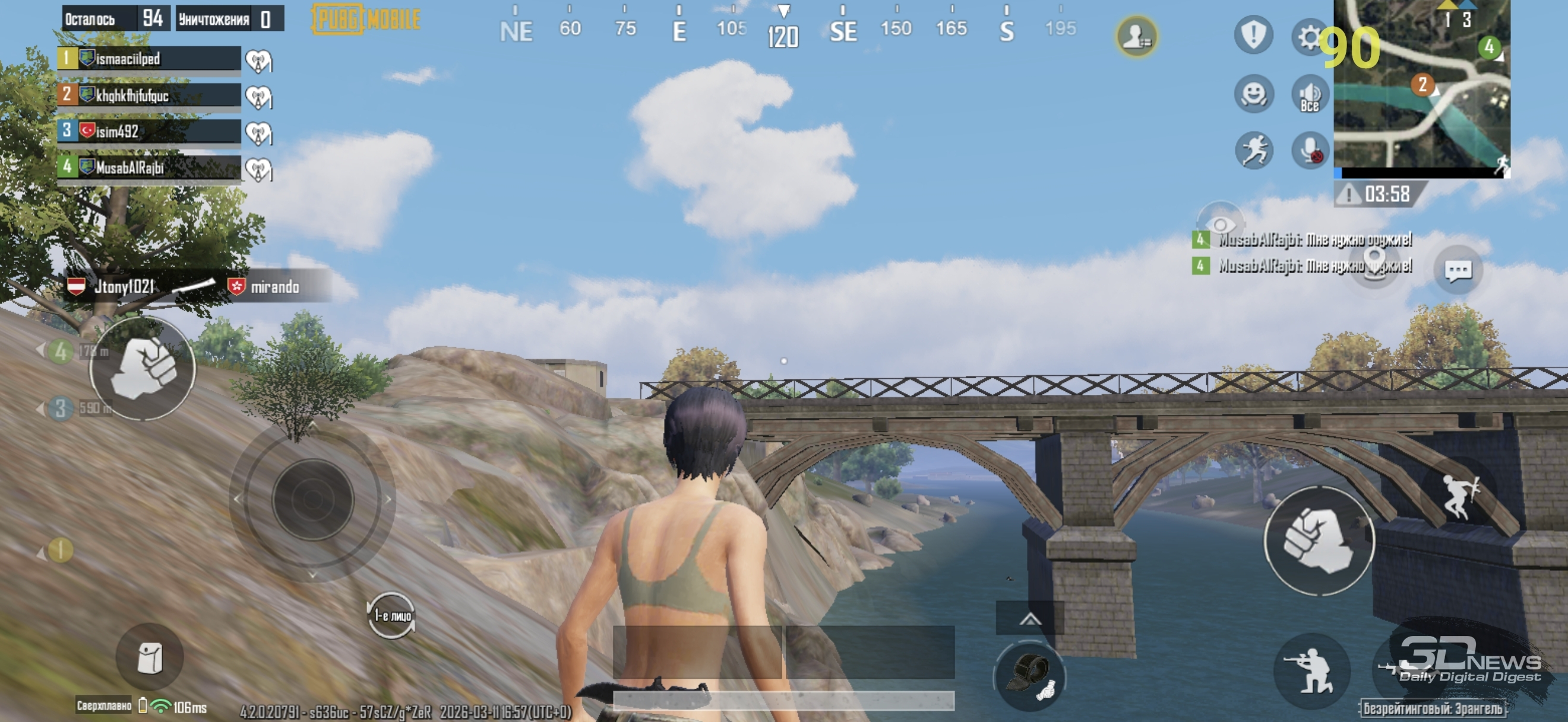Tap the left-side fist attack button
1568x722 pixels.
[143, 368]
